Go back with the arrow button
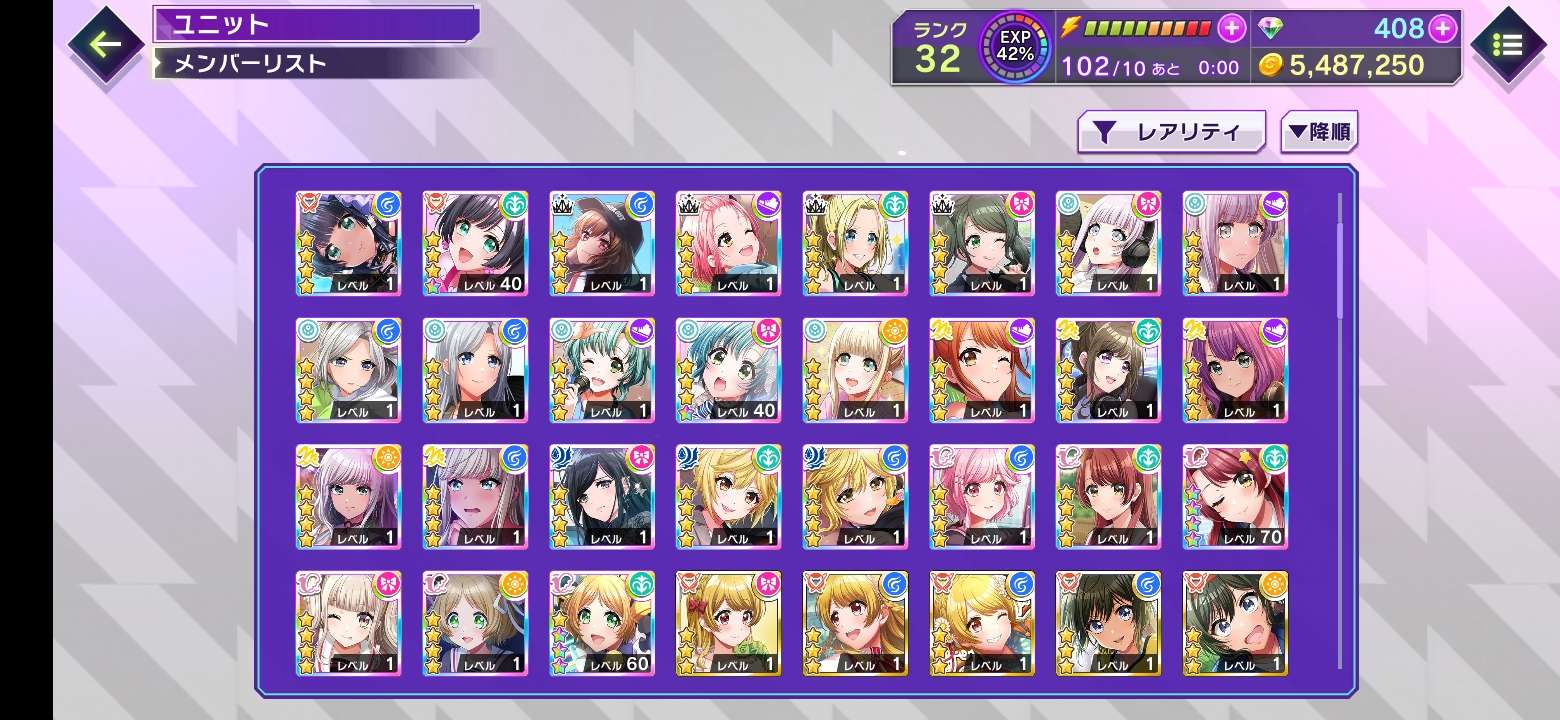The height and width of the screenshot is (720, 1560). pos(105,43)
